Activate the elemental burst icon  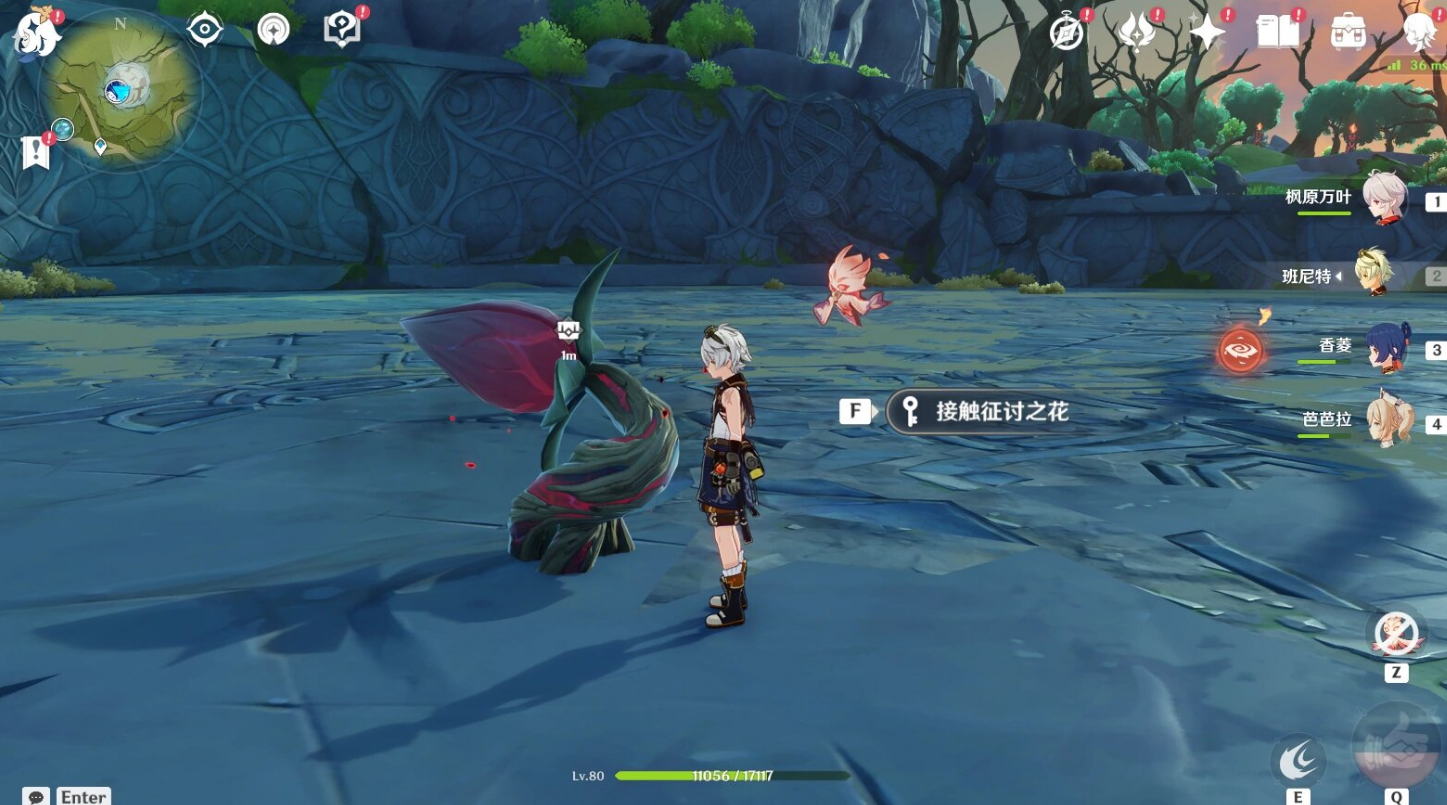tap(1397, 747)
